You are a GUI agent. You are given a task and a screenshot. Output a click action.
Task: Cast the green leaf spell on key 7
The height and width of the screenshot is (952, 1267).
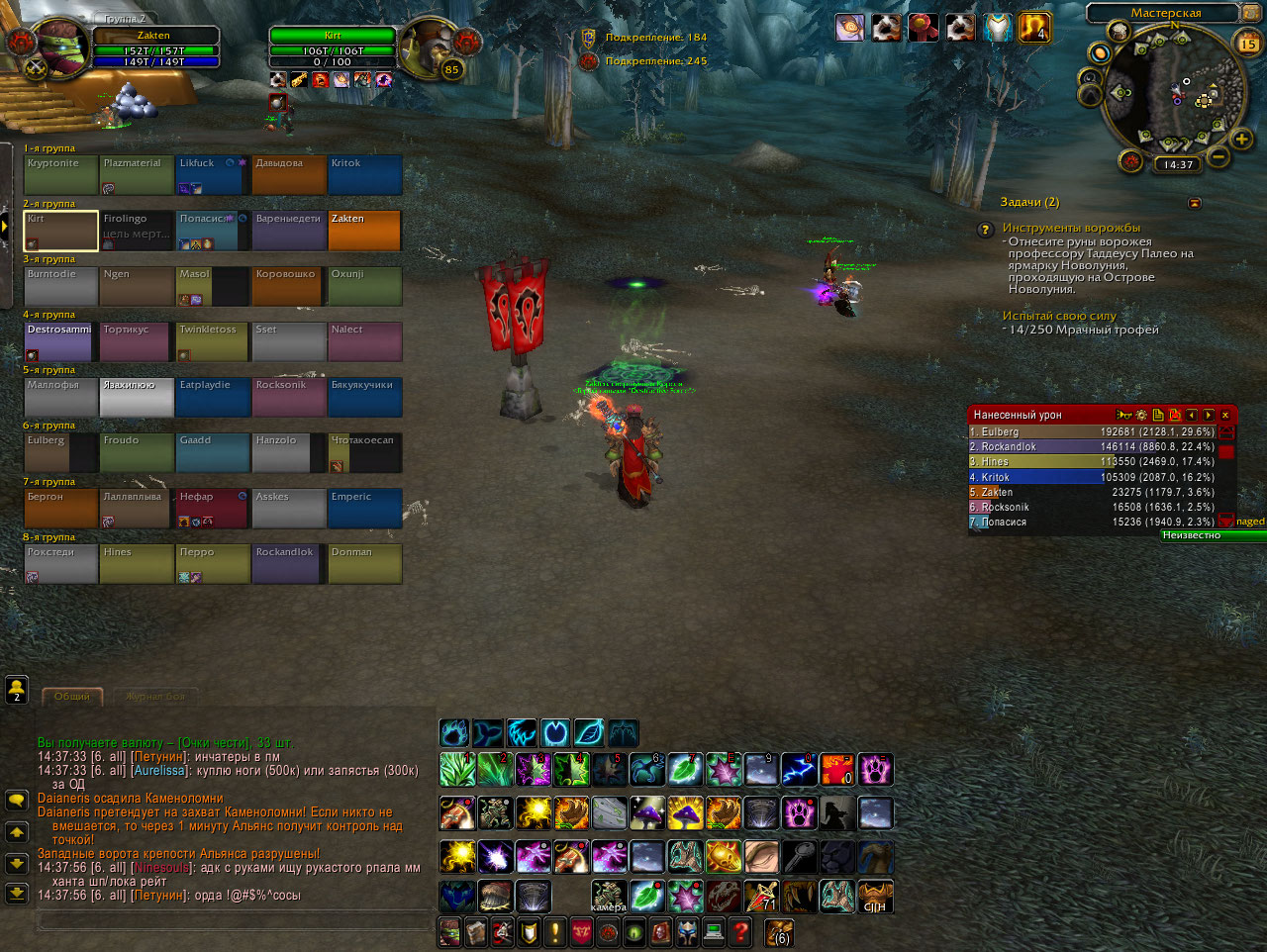pos(684,770)
